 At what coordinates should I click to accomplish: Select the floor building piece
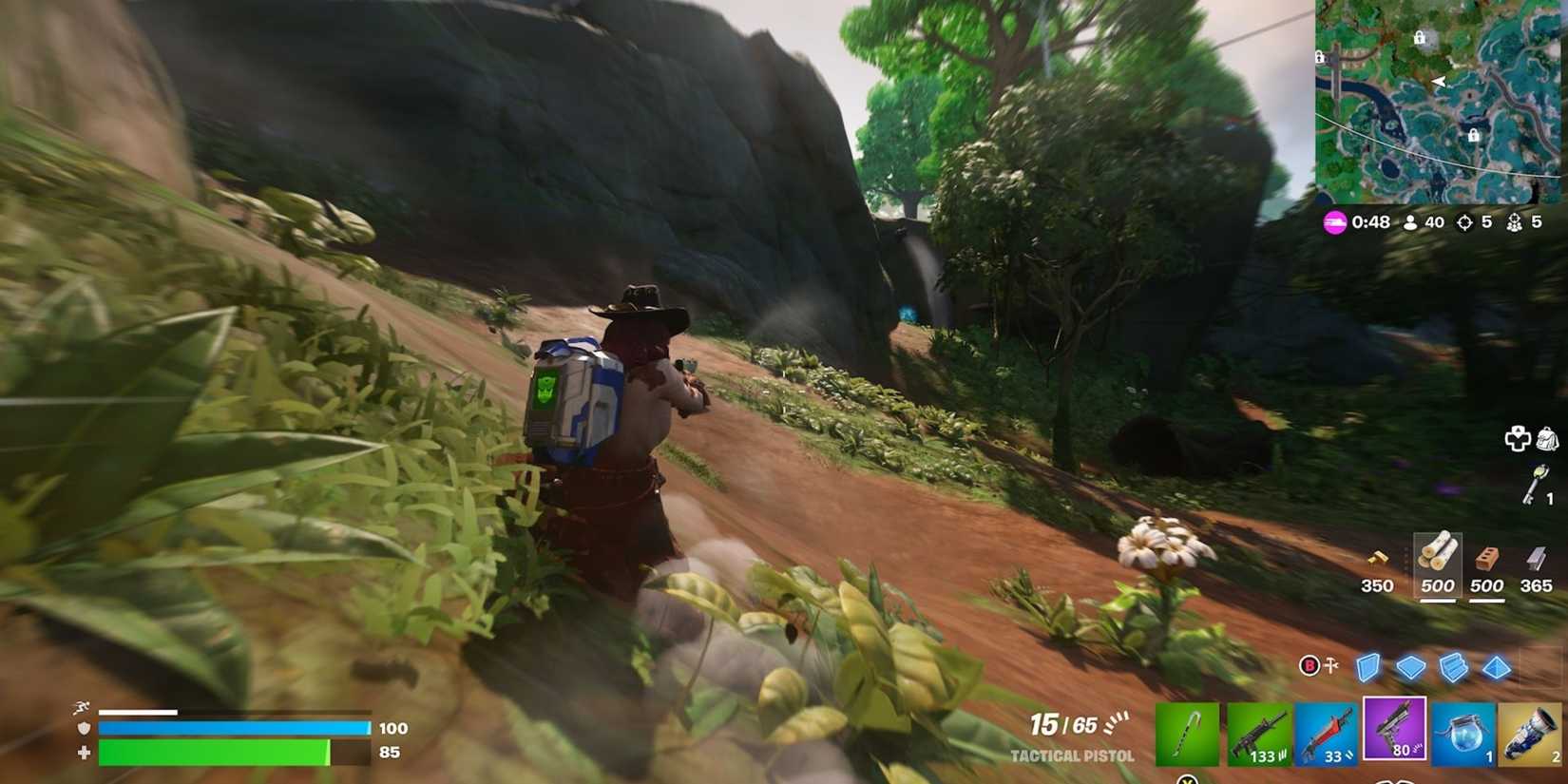click(1410, 668)
